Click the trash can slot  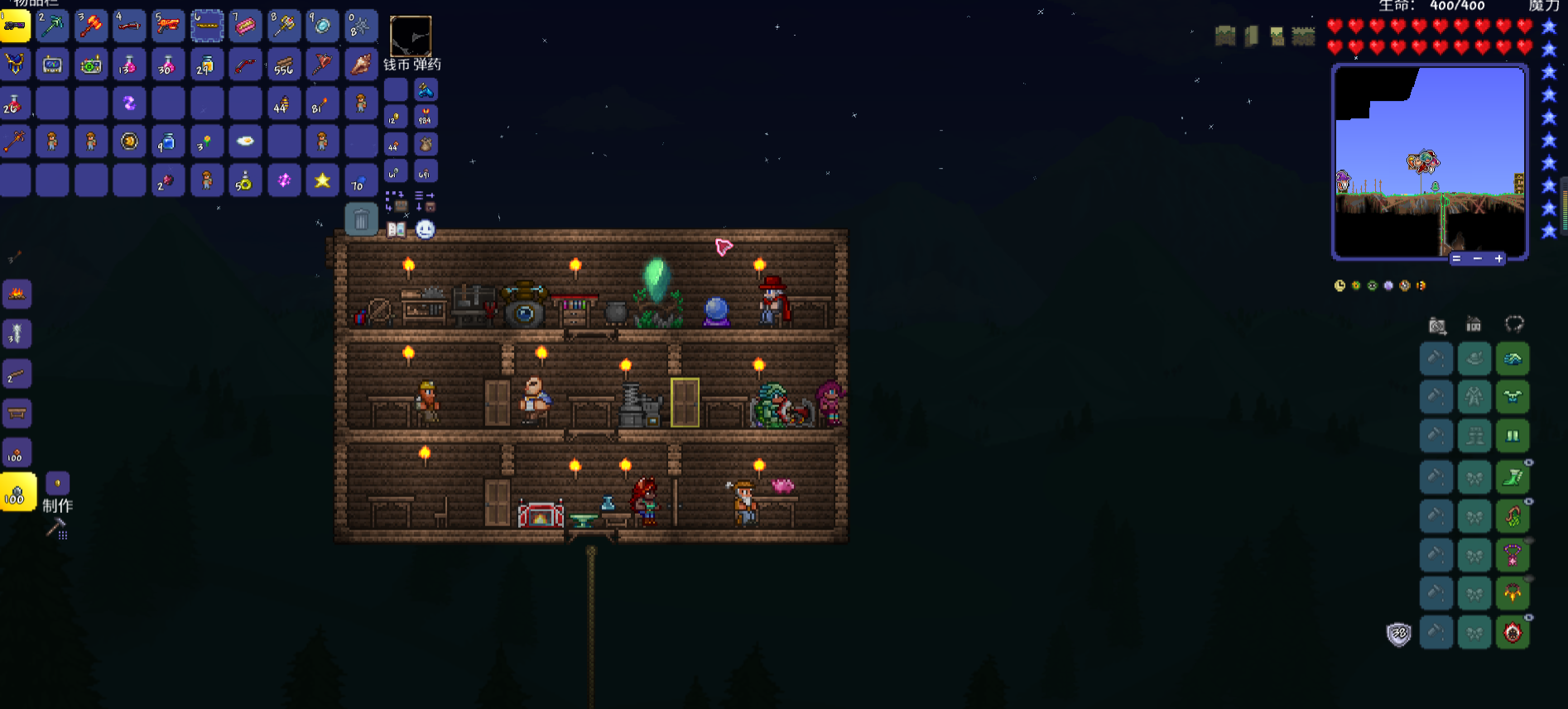(361, 220)
